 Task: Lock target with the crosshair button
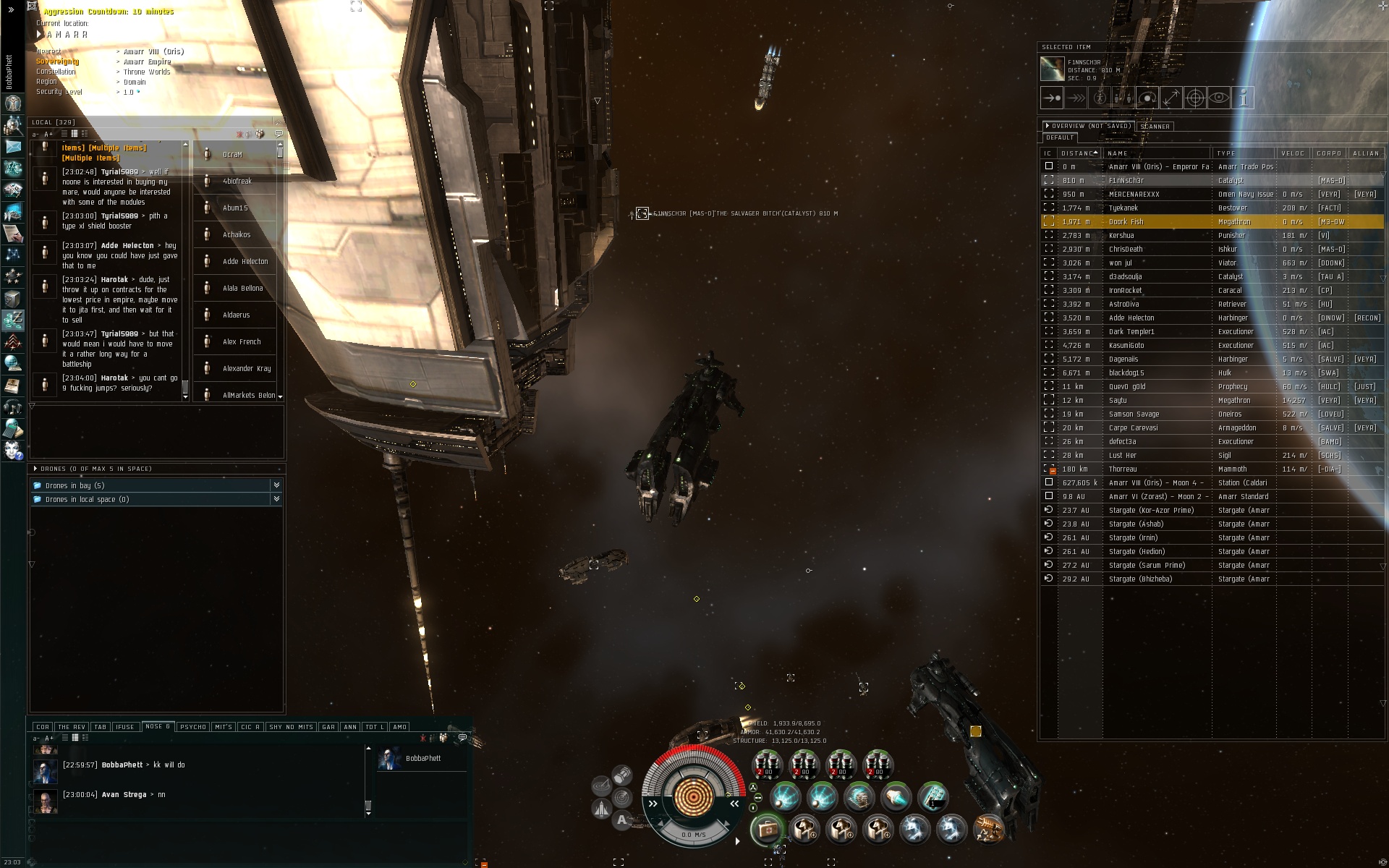click(1195, 98)
